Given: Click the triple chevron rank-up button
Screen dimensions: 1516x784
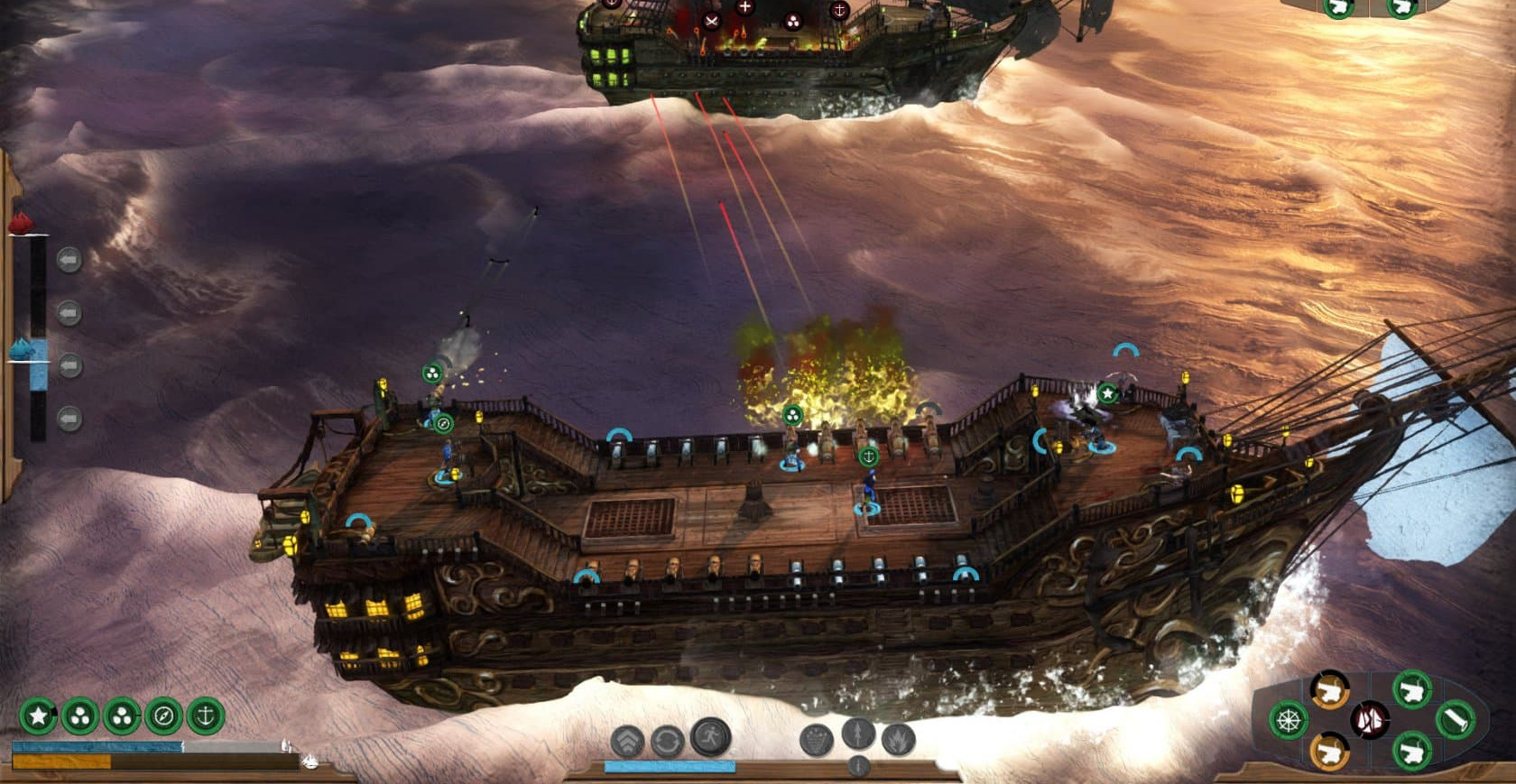Looking at the screenshot, I should pyautogui.click(x=627, y=742).
